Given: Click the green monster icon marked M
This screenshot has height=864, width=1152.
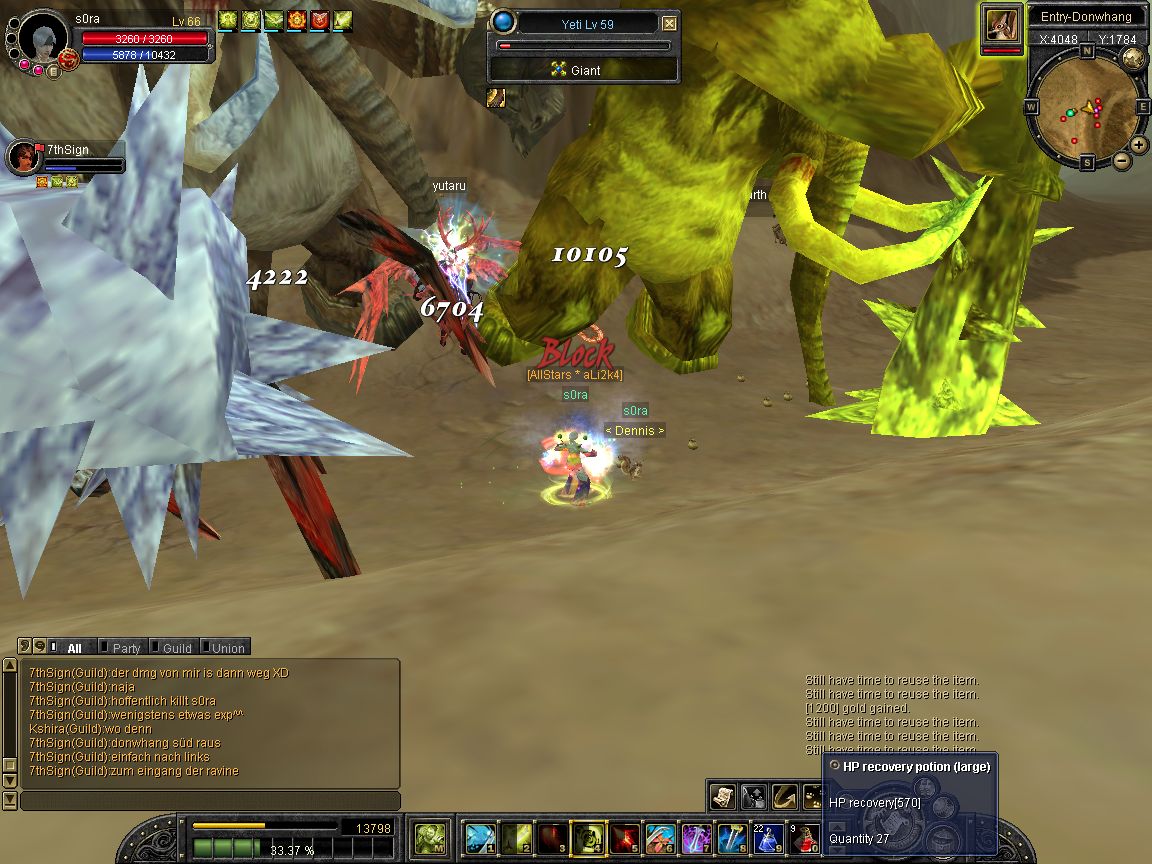Looking at the screenshot, I should (x=431, y=837).
